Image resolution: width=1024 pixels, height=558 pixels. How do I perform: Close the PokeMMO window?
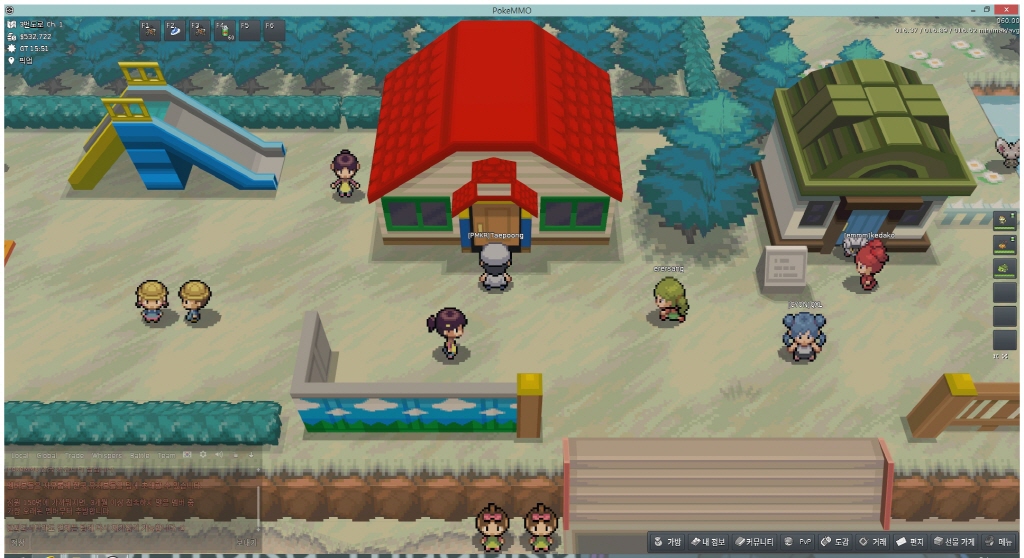coord(1010,9)
